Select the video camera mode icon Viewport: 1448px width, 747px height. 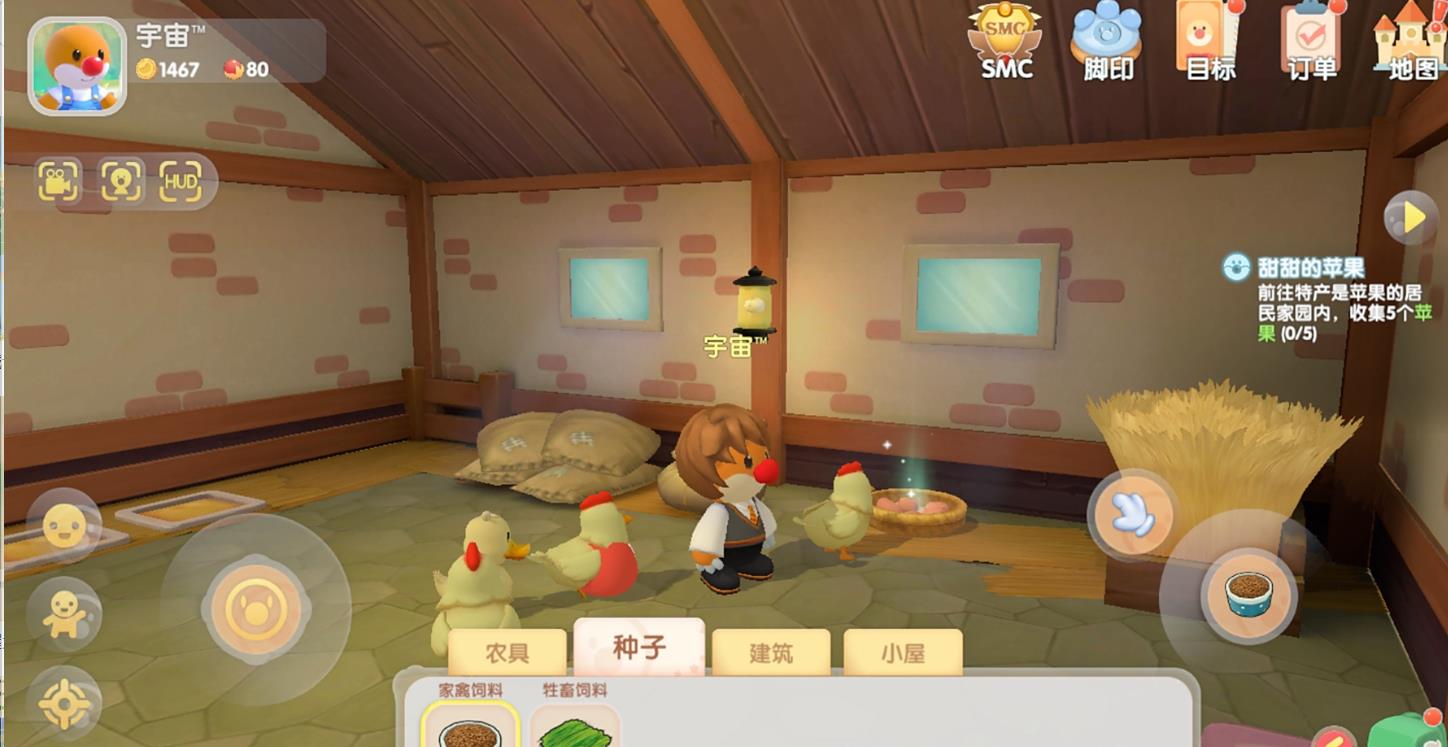point(59,181)
